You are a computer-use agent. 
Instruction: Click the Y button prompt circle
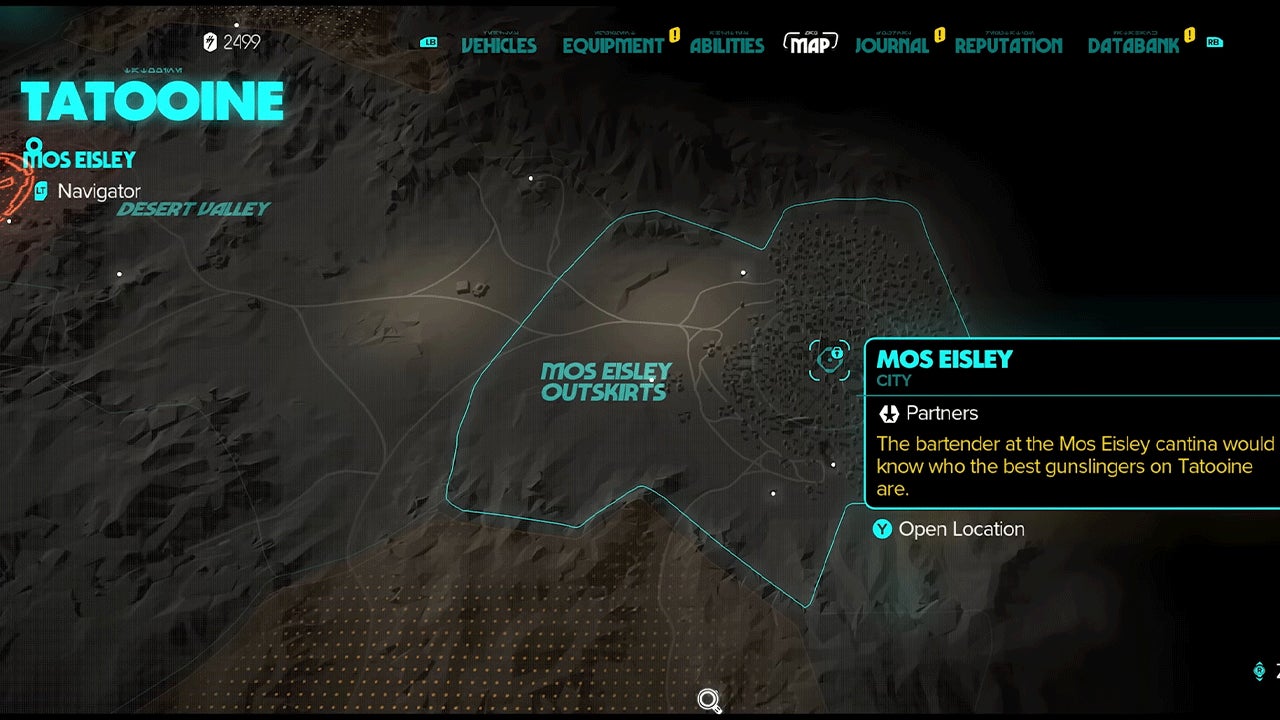pos(882,529)
